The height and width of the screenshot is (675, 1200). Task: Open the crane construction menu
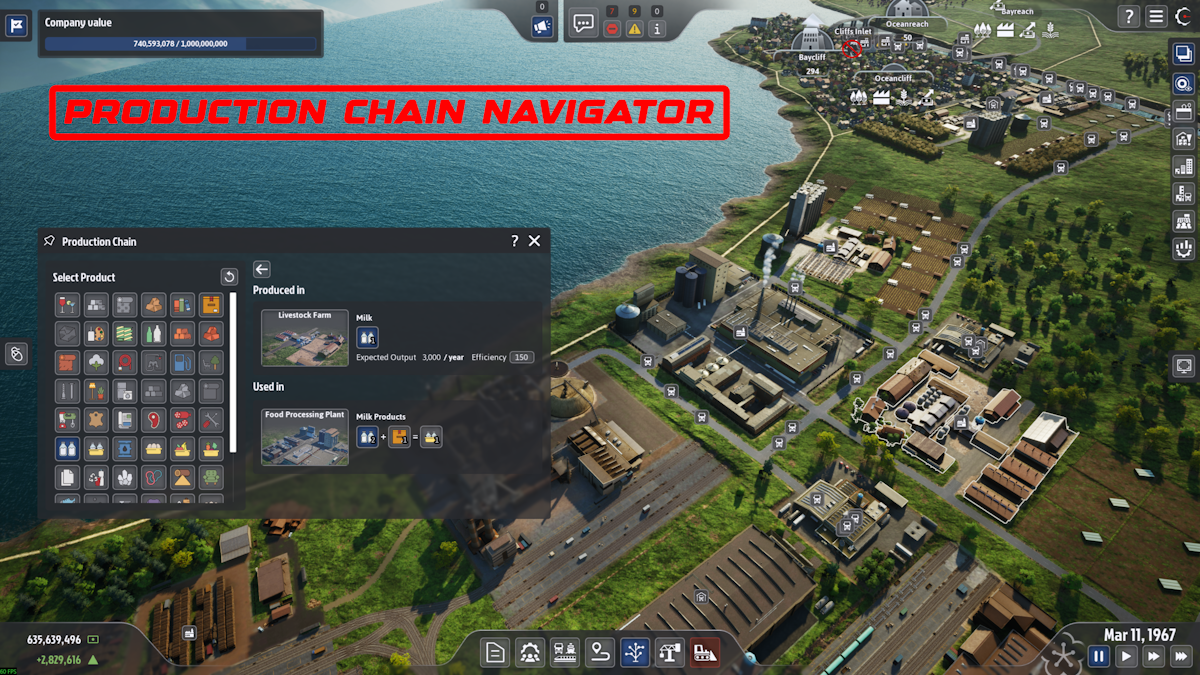[x=670, y=653]
